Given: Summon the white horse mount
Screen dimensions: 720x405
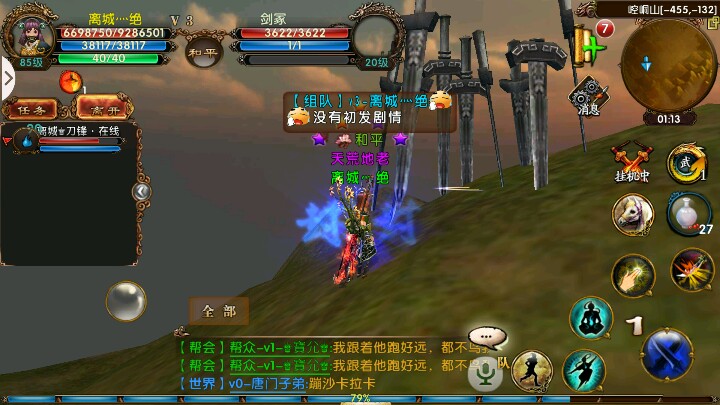Looking at the screenshot, I should [632, 214].
